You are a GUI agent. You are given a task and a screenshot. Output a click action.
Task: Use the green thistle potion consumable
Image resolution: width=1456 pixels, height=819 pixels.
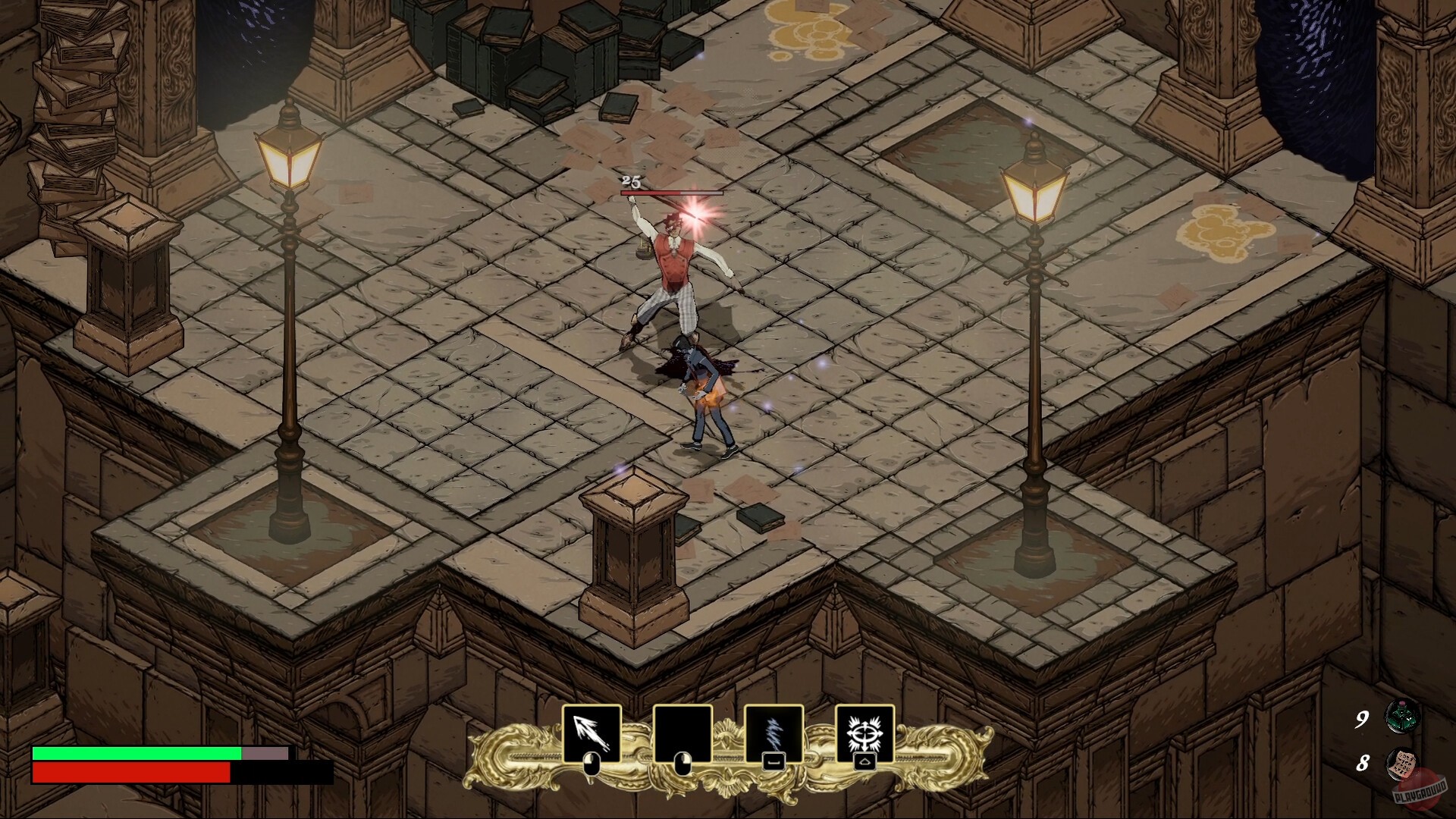[x=1401, y=717]
